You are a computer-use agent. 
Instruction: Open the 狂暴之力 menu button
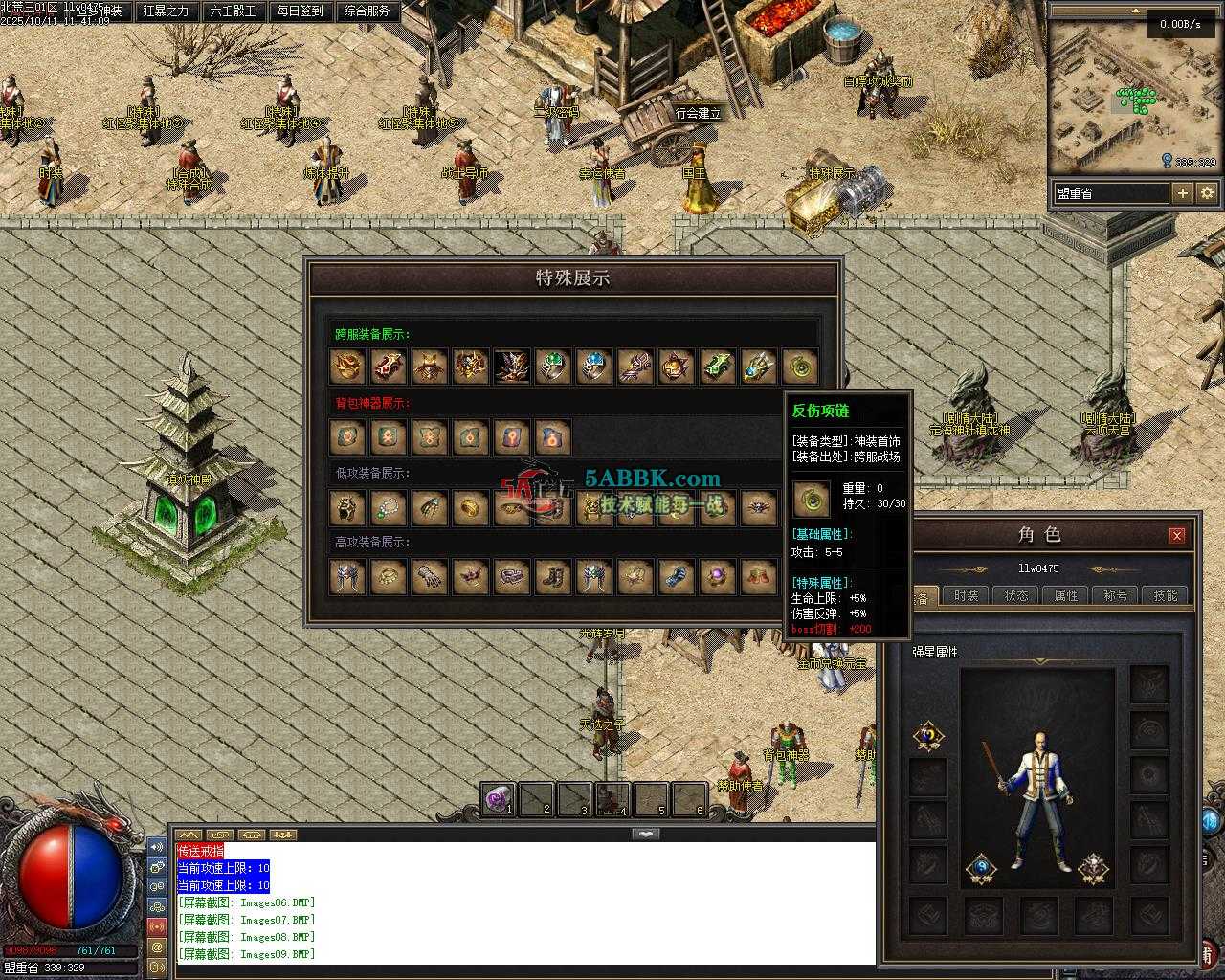(x=165, y=11)
